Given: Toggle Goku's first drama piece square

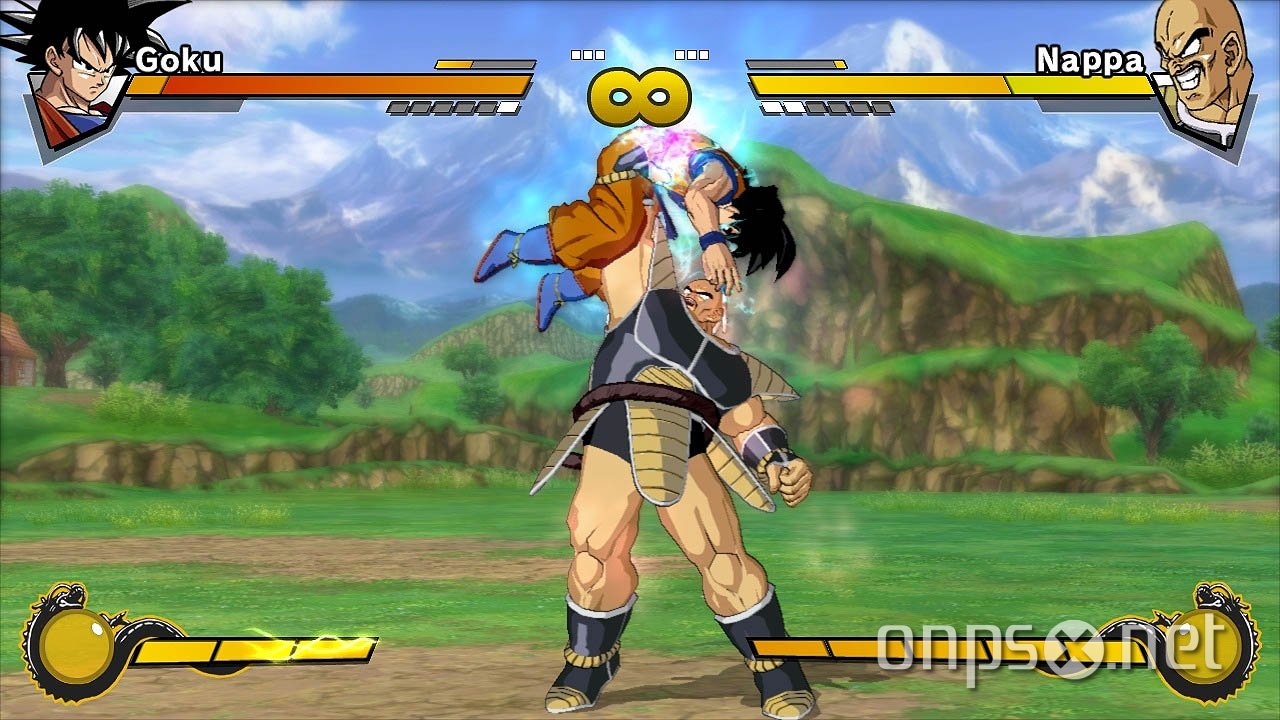Looking at the screenshot, I should point(577,53).
